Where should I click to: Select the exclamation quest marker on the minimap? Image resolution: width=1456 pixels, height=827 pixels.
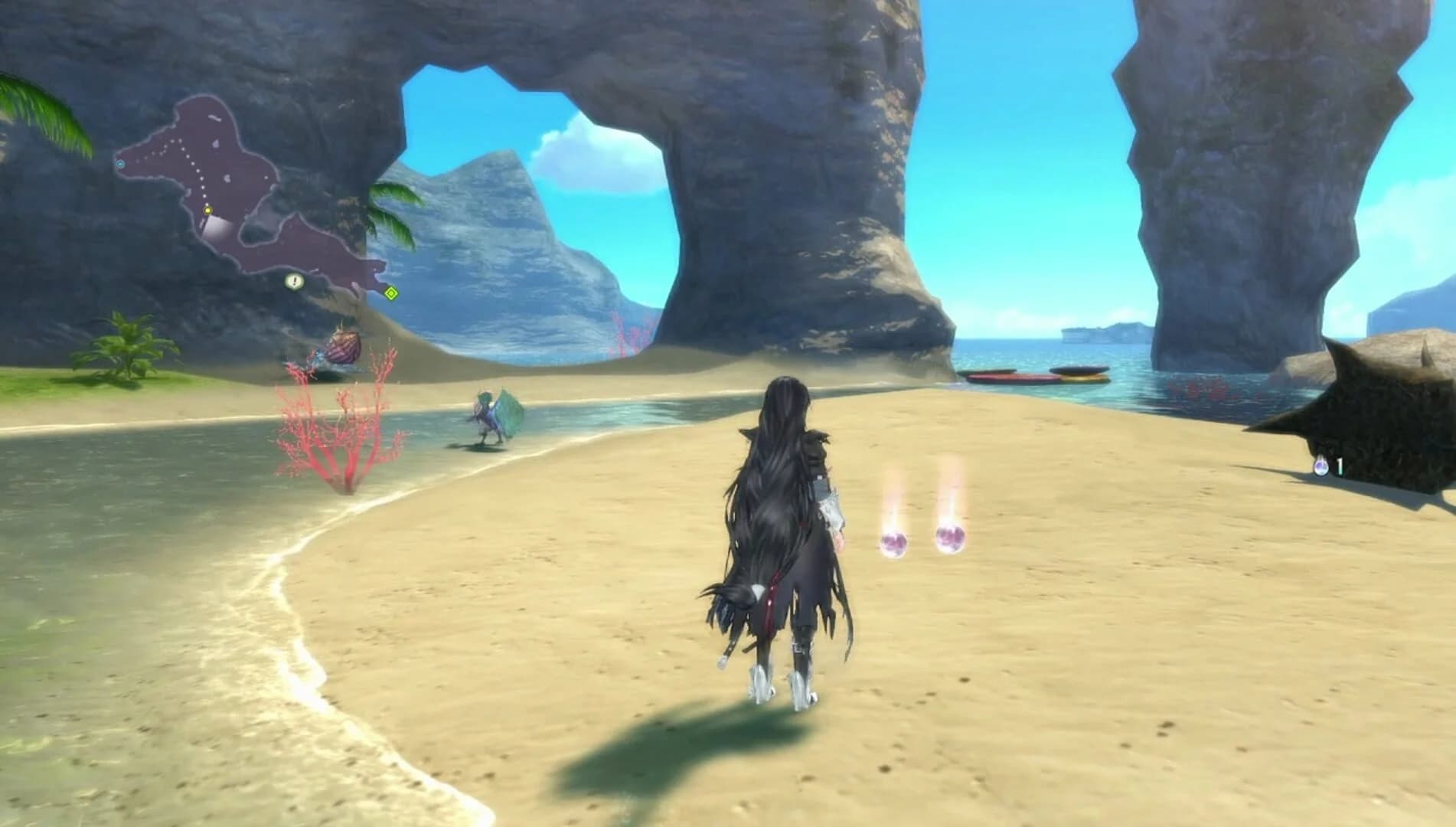point(294,282)
